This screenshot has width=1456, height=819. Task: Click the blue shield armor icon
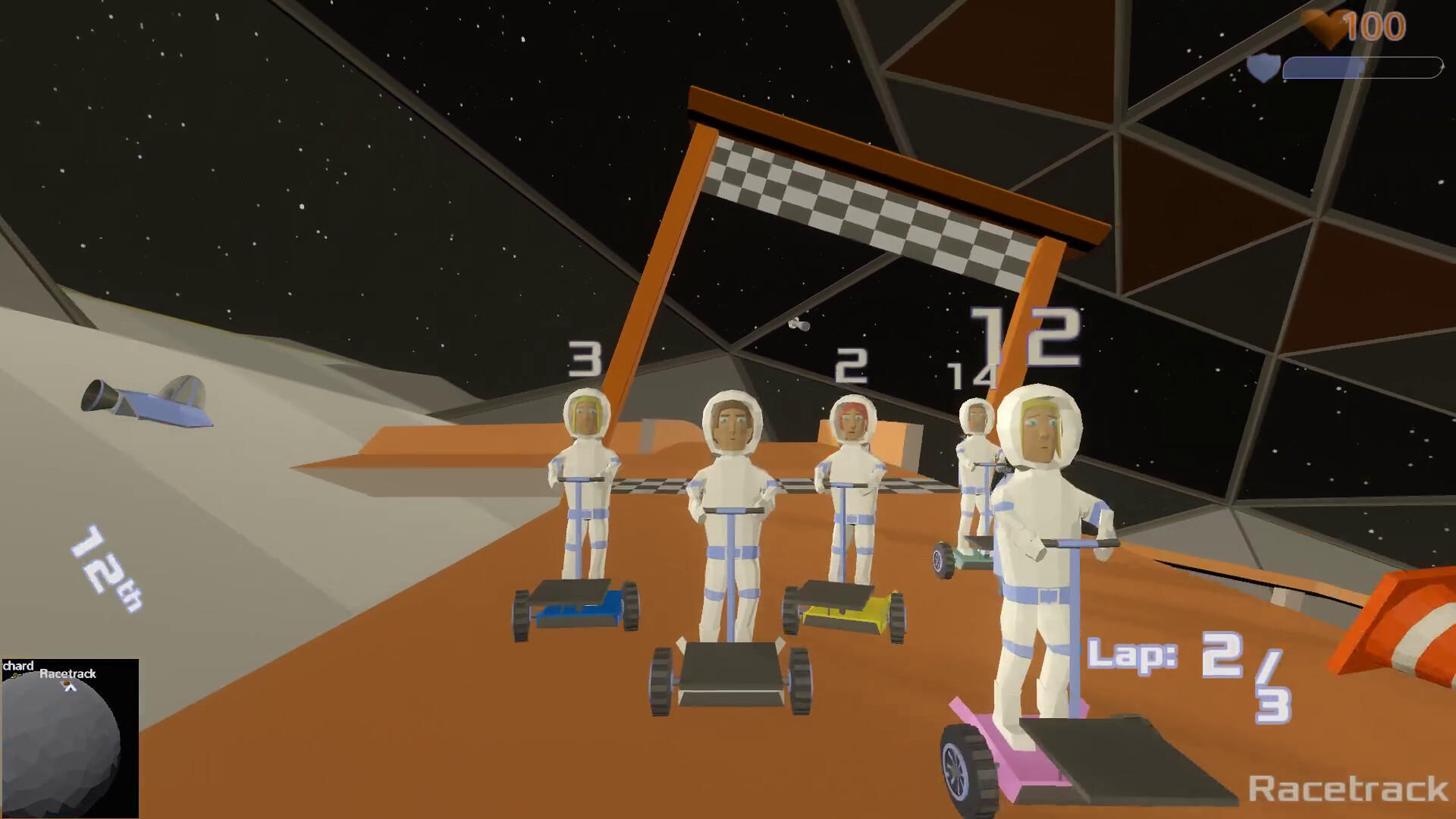tap(1263, 68)
